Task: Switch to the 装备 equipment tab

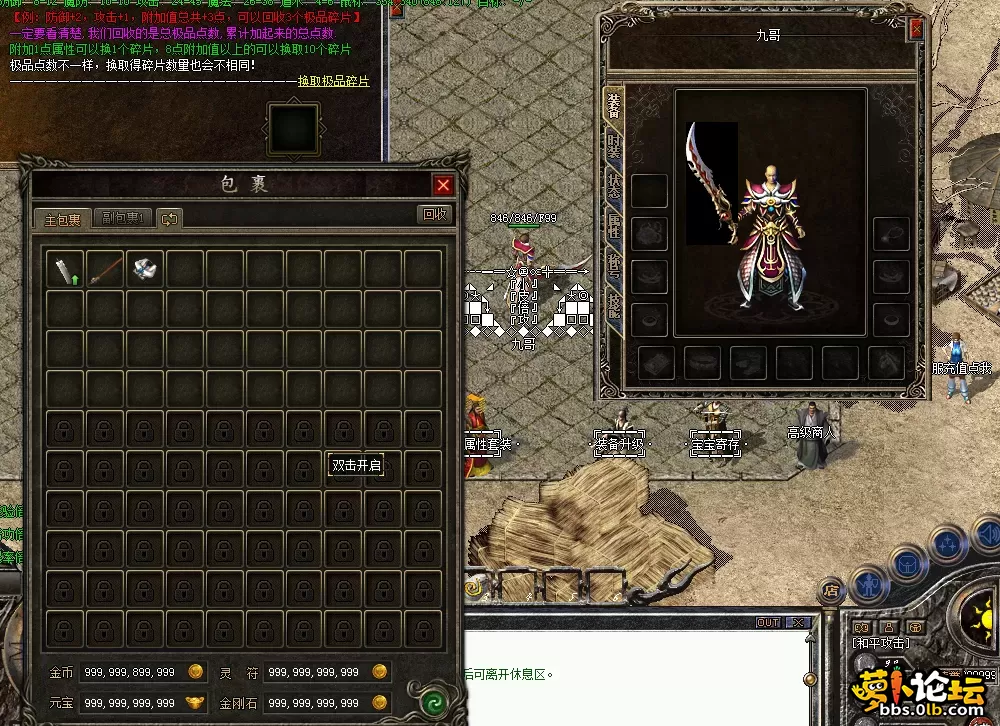Action: (x=614, y=105)
